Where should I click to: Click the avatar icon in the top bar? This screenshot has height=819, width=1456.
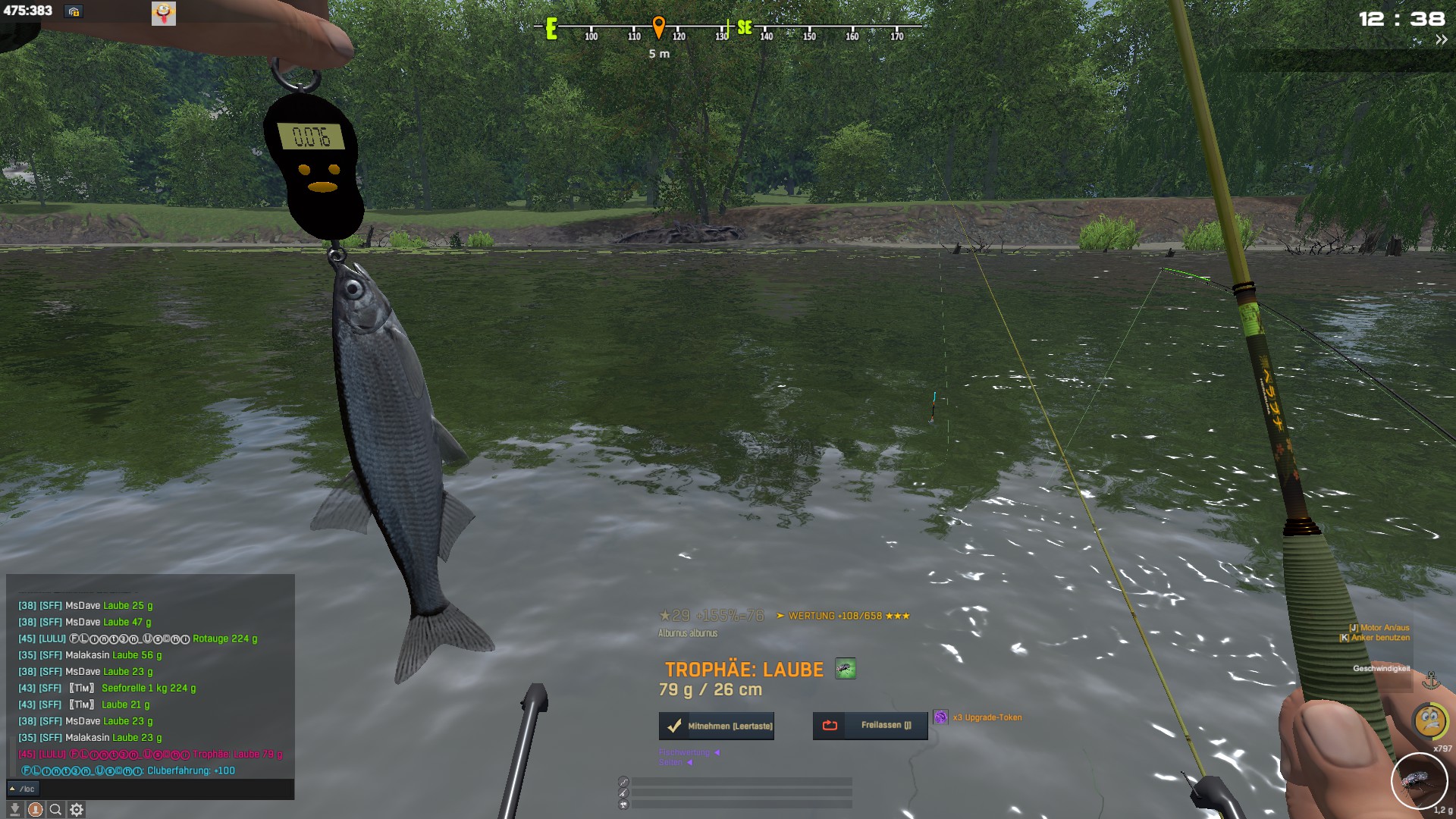[164, 12]
